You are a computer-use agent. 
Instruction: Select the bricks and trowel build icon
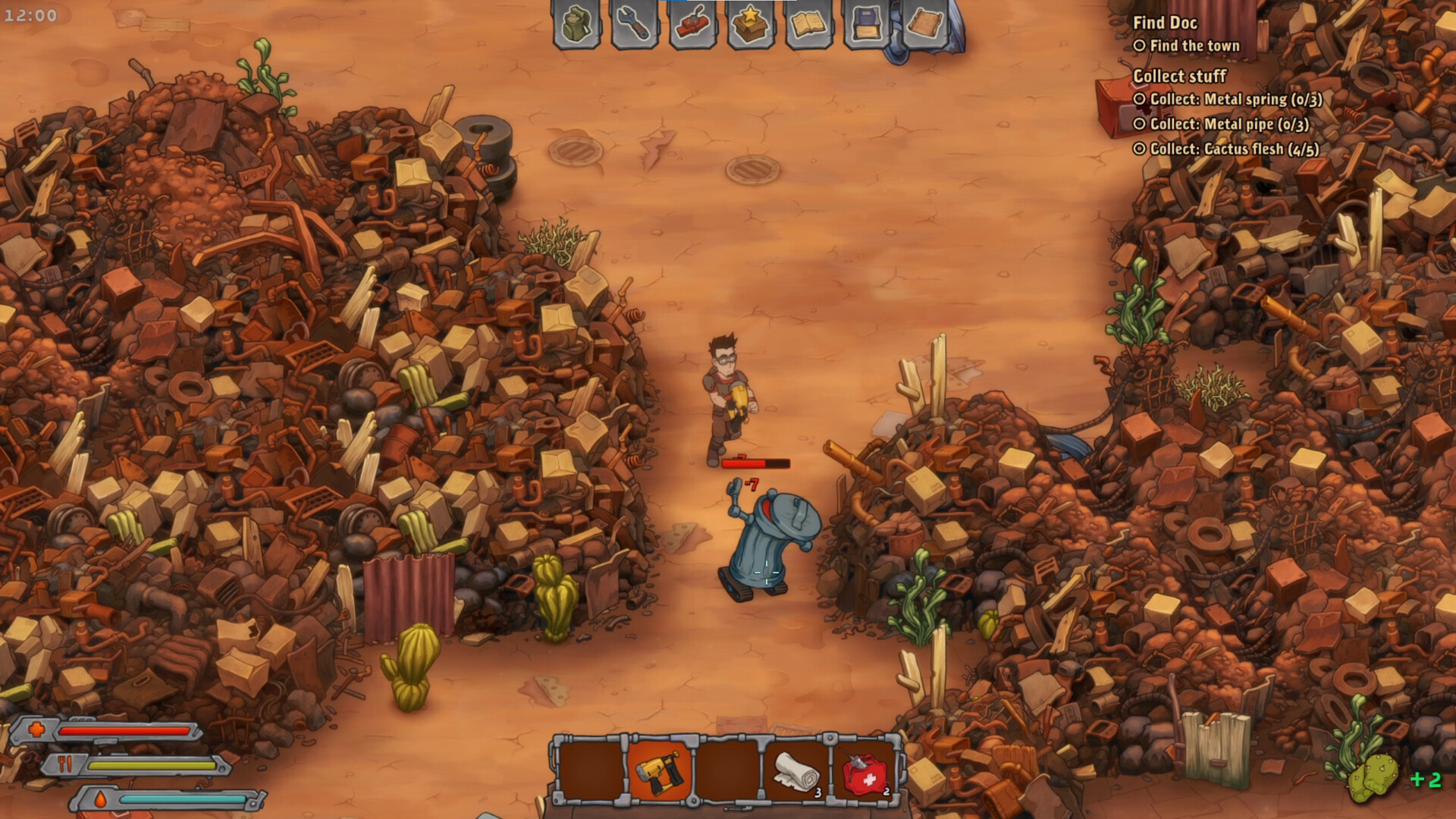tap(692, 24)
